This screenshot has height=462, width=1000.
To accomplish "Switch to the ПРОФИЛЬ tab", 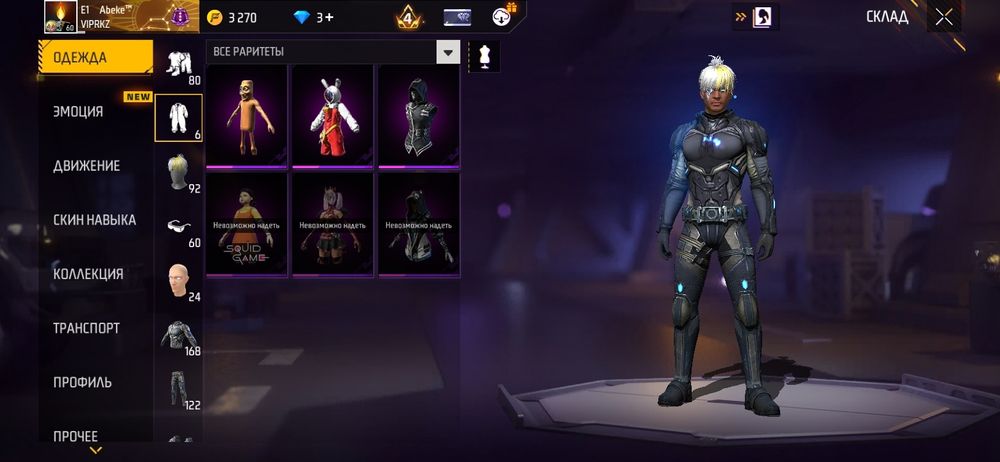I will point(82,382).
